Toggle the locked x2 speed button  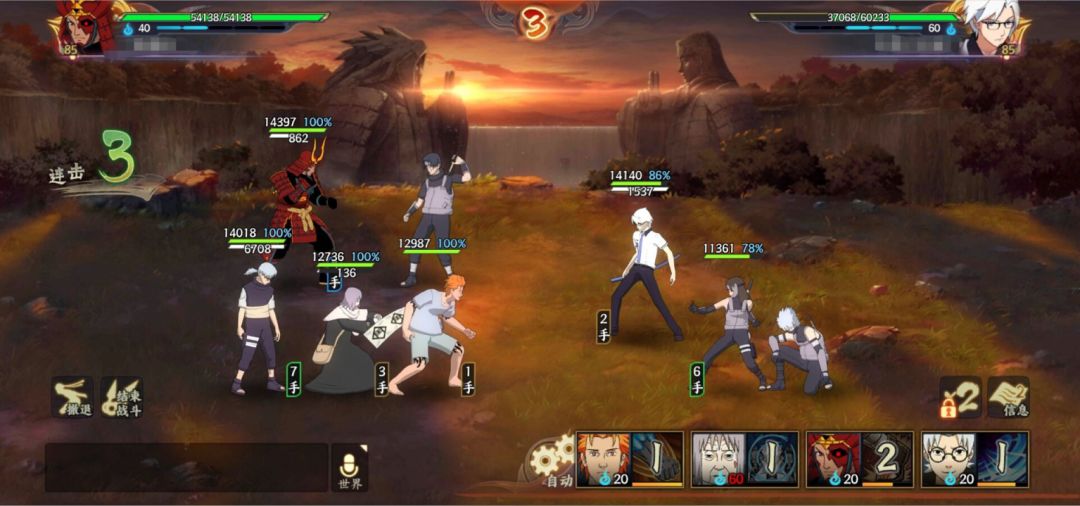(x=959, y=397)
